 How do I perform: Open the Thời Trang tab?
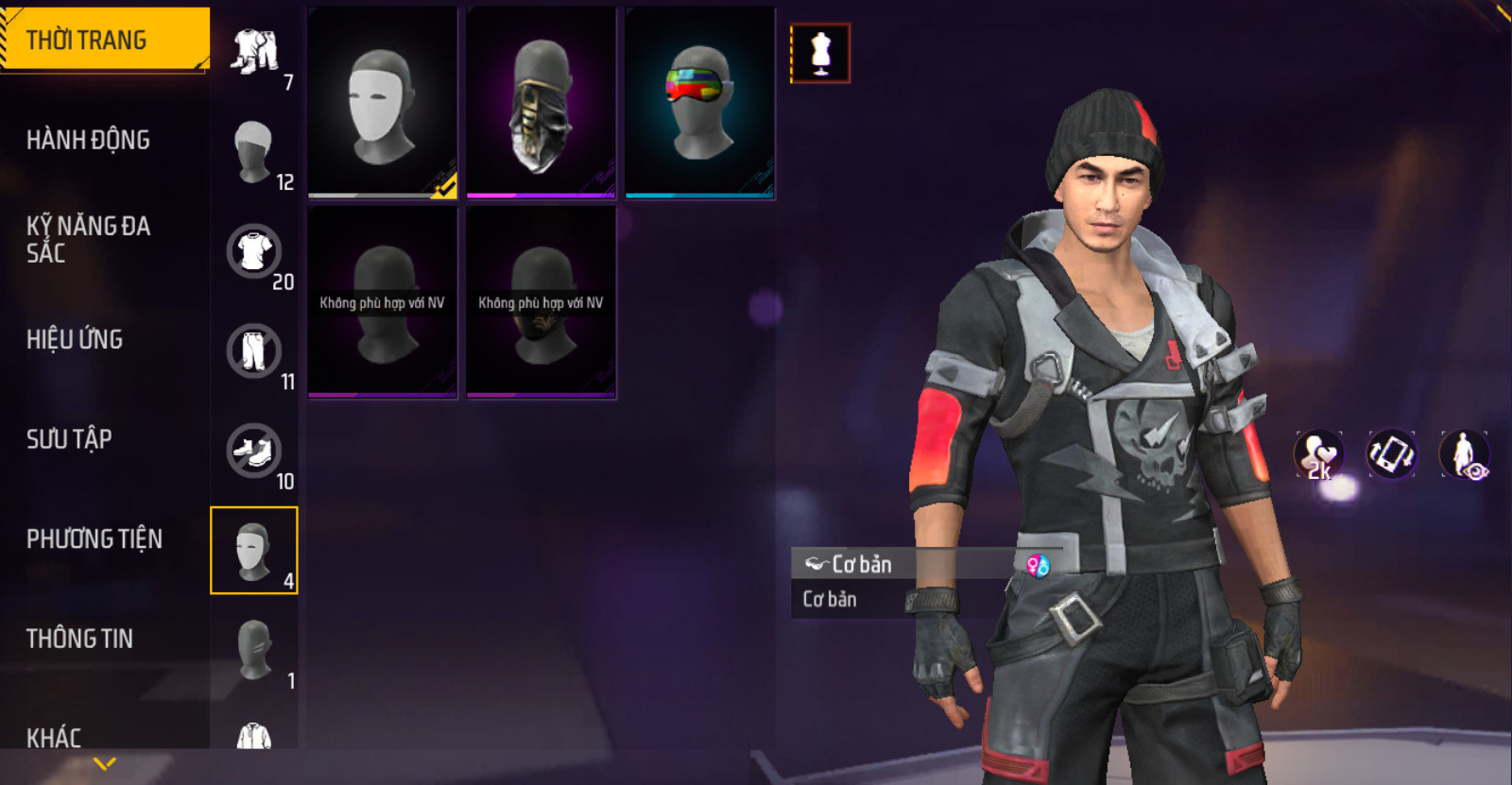(104, 40)
